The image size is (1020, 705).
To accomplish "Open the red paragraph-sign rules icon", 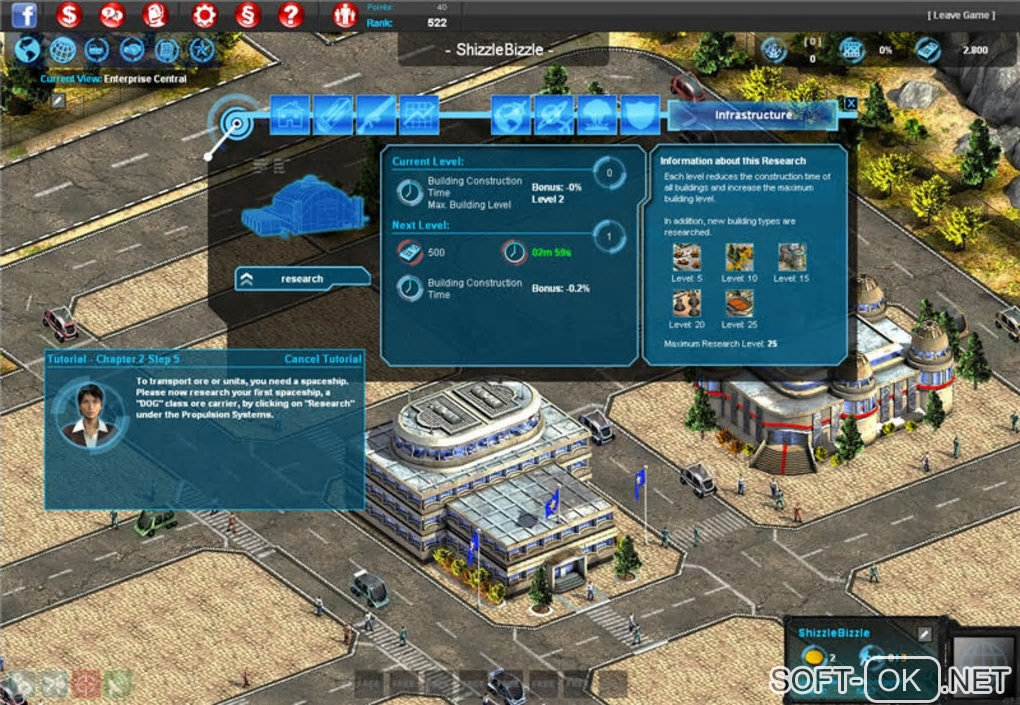I will click(247, 15).
